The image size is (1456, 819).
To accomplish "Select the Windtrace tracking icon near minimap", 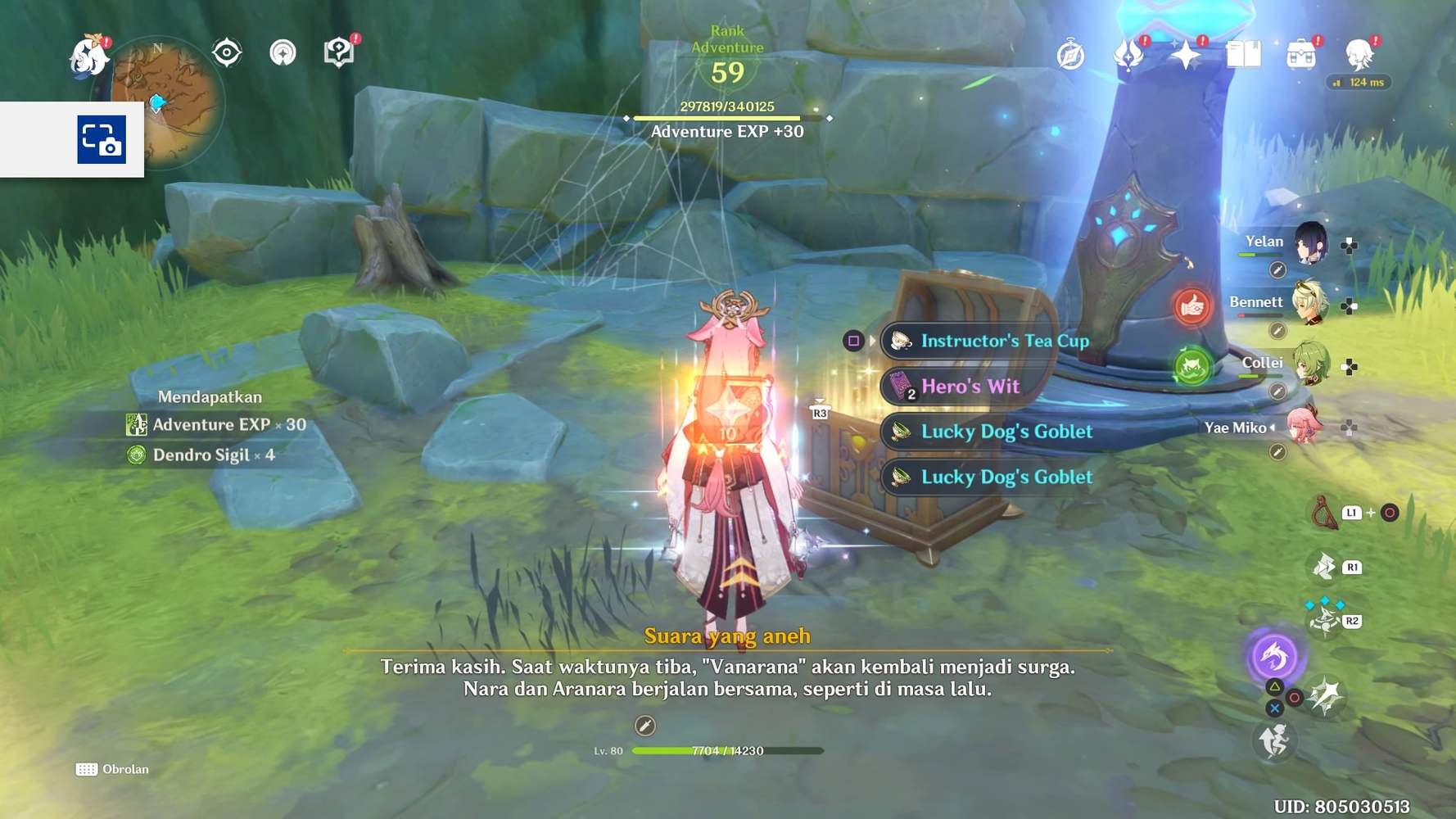I will 283,52.
